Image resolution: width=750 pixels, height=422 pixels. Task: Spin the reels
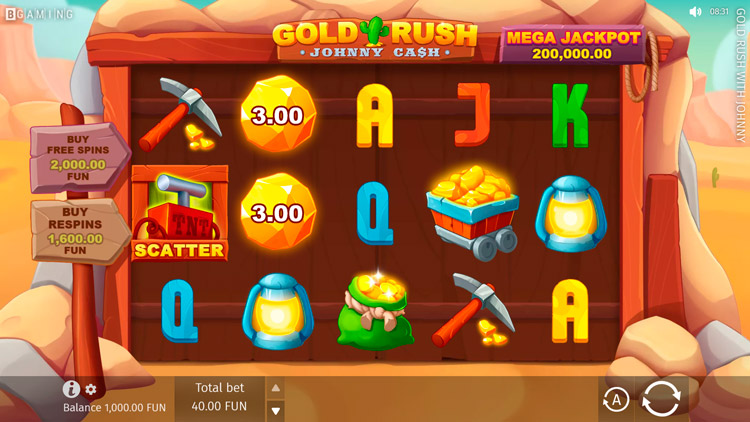coord(661,398)
